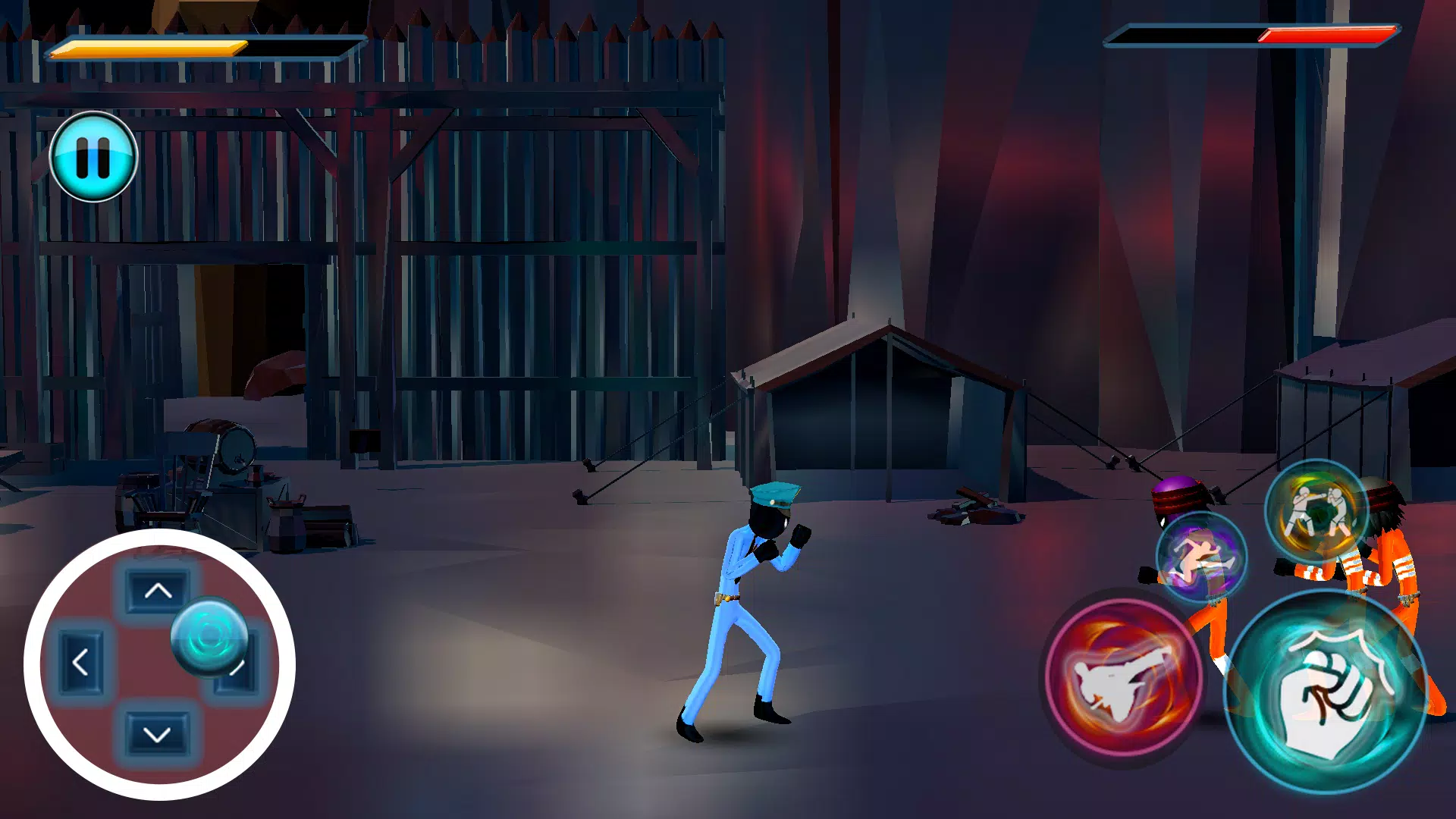
Task: Tap the pause button
Action: click(93, 156)
